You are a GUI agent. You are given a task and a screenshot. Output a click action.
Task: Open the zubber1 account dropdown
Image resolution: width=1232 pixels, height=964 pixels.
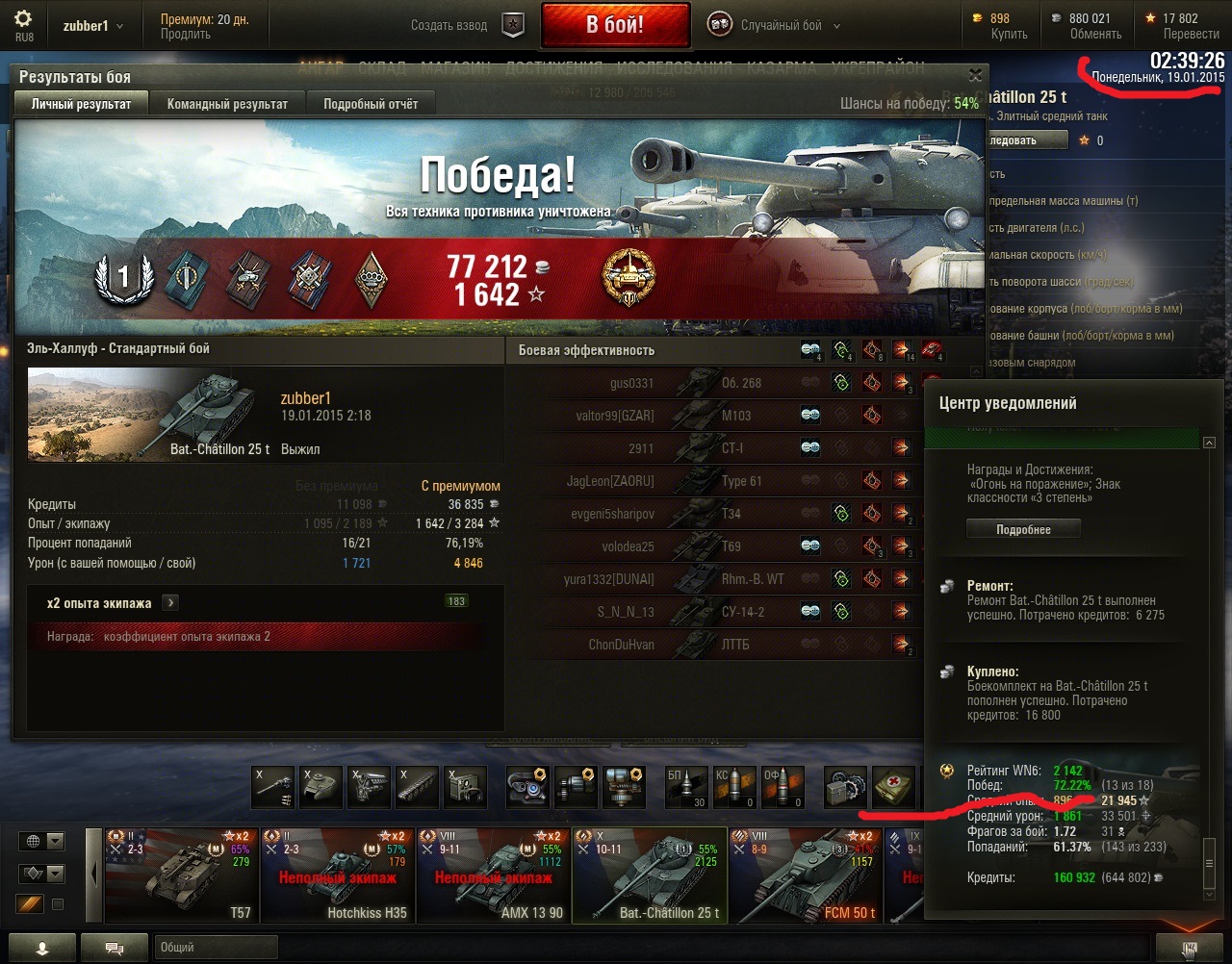[x=93, y=26]
